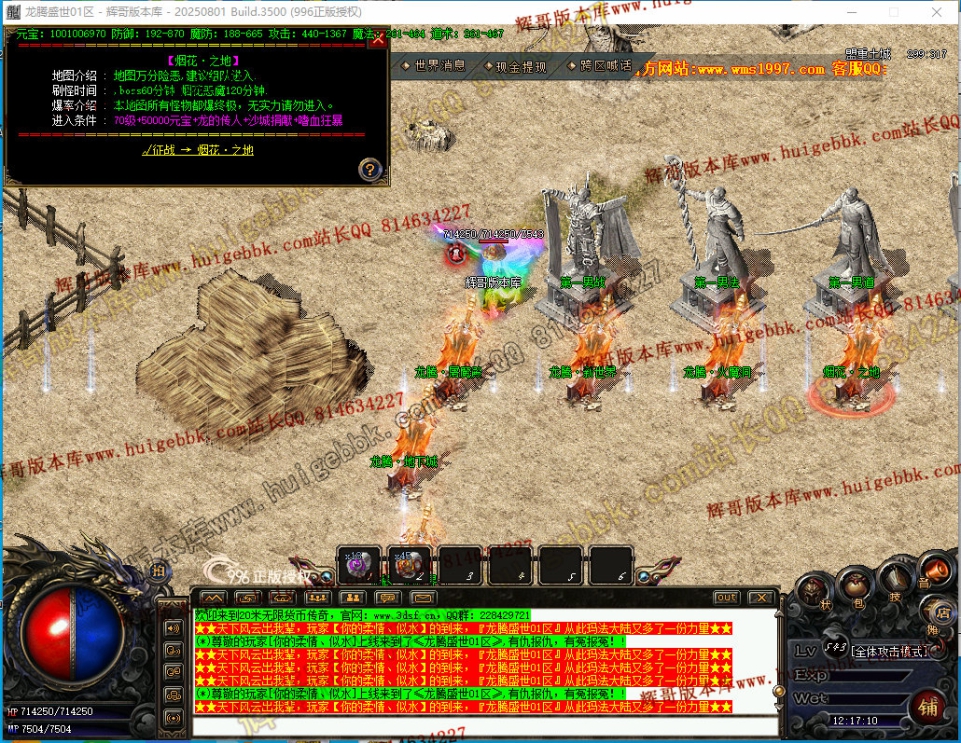The height and width of the screenshot is (743, 961).
Task: Close the 烟花·之地 info panel
Action: (x=377, y=38)
